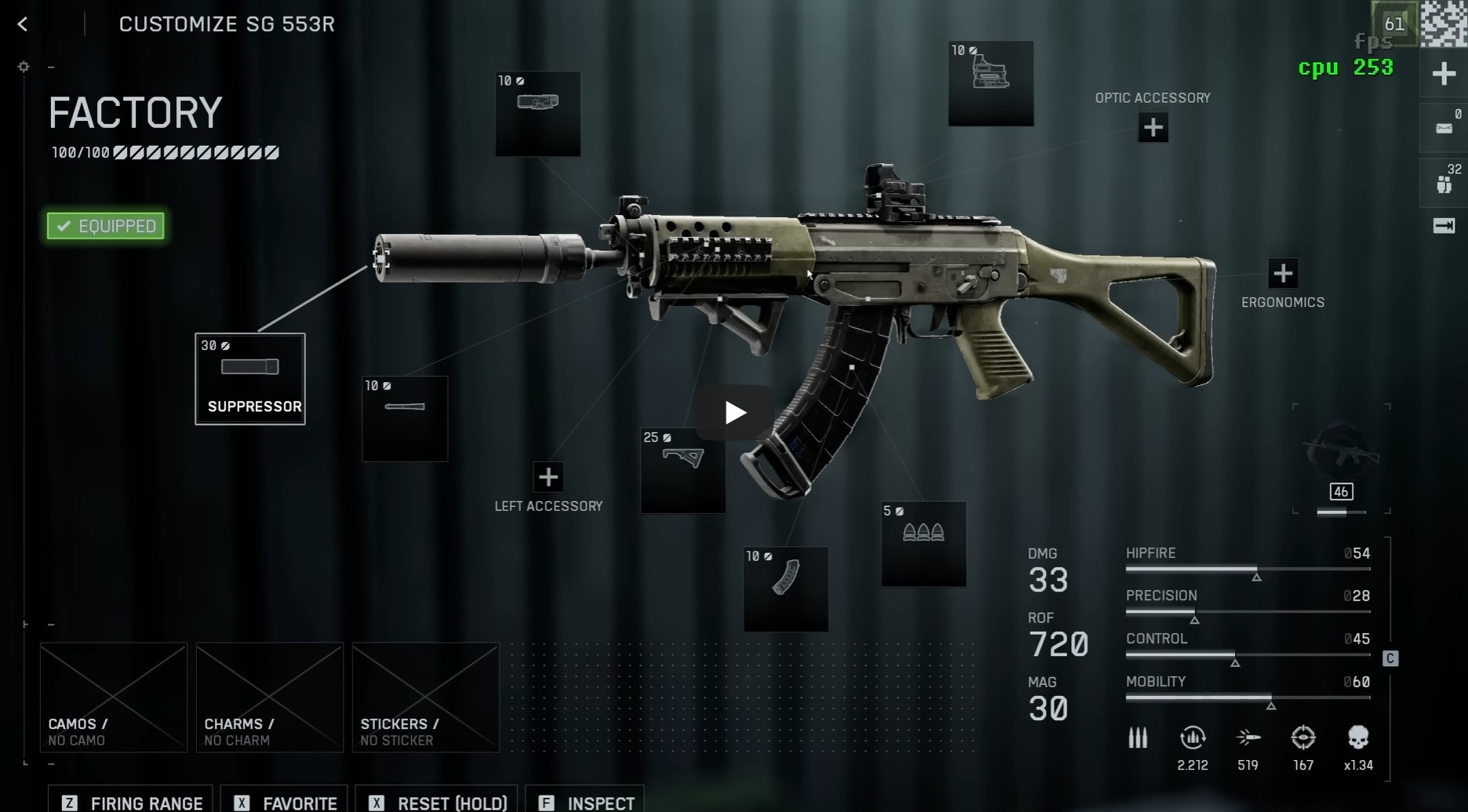1468x812 pixels.
Task: Expand the Left Accessory attachment slot
Action: coord(548,476)
